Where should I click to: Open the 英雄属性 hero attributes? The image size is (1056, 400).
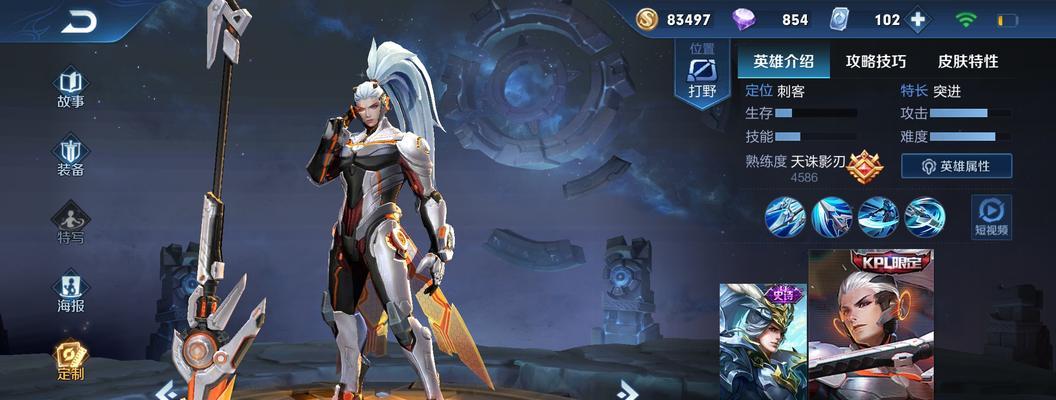[956, 166]
